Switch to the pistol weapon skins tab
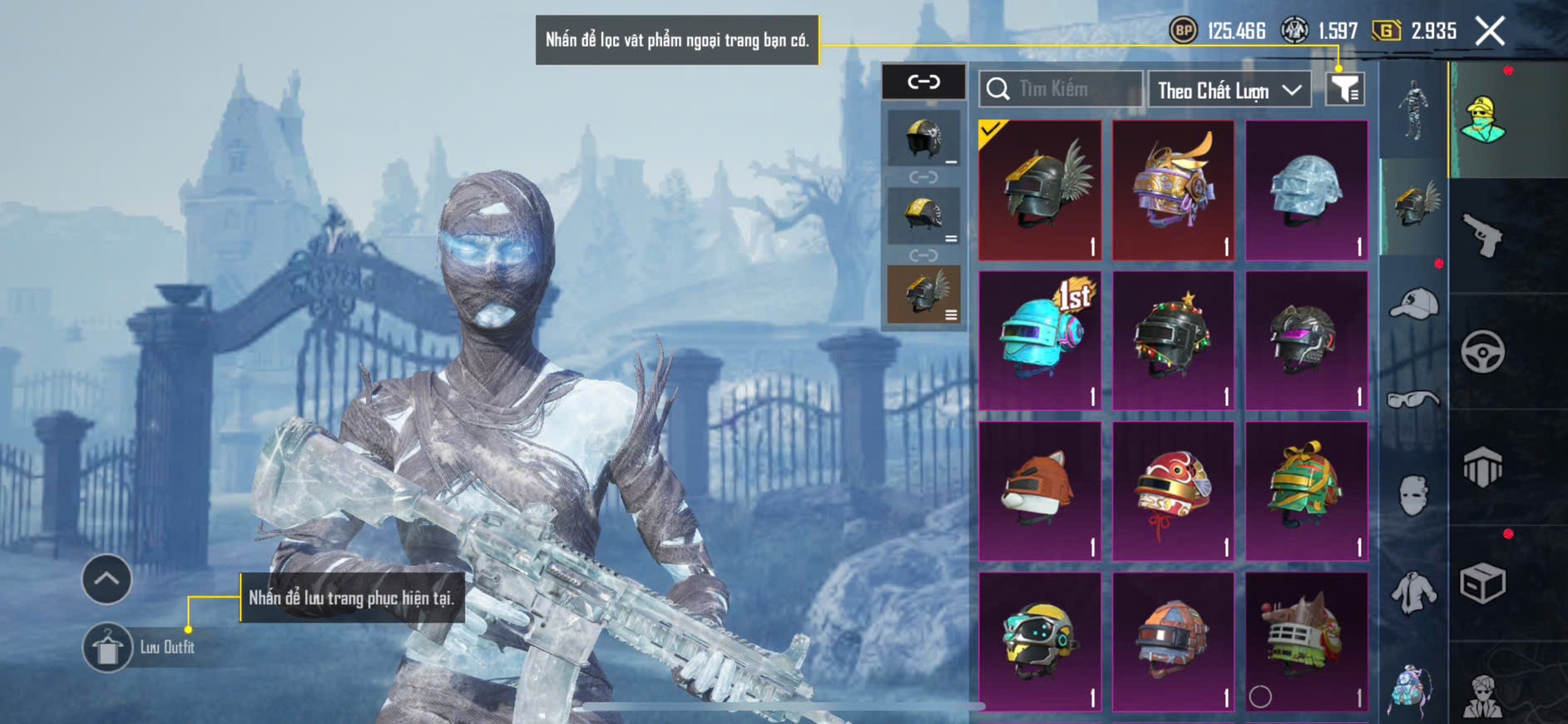Viewport: 1568px width, 724px height. [x=1483, y=236]
